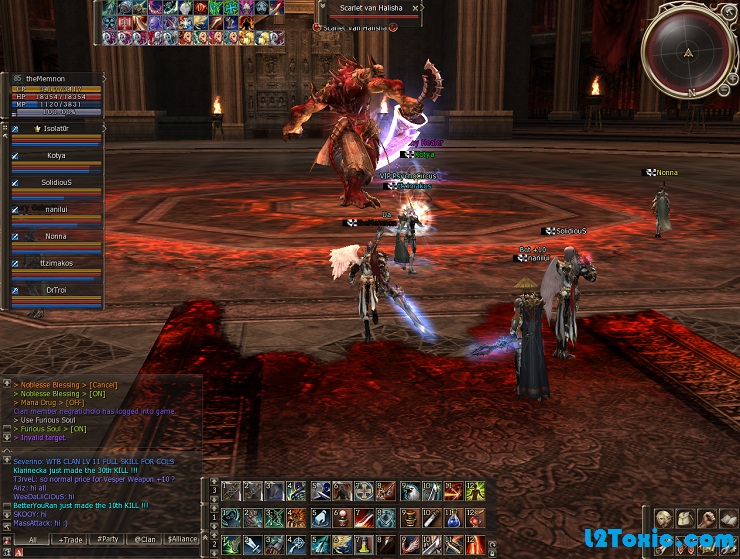740x559 pixels.
Task: Pick Nonna in the party list
Action: tap(55, 237)
